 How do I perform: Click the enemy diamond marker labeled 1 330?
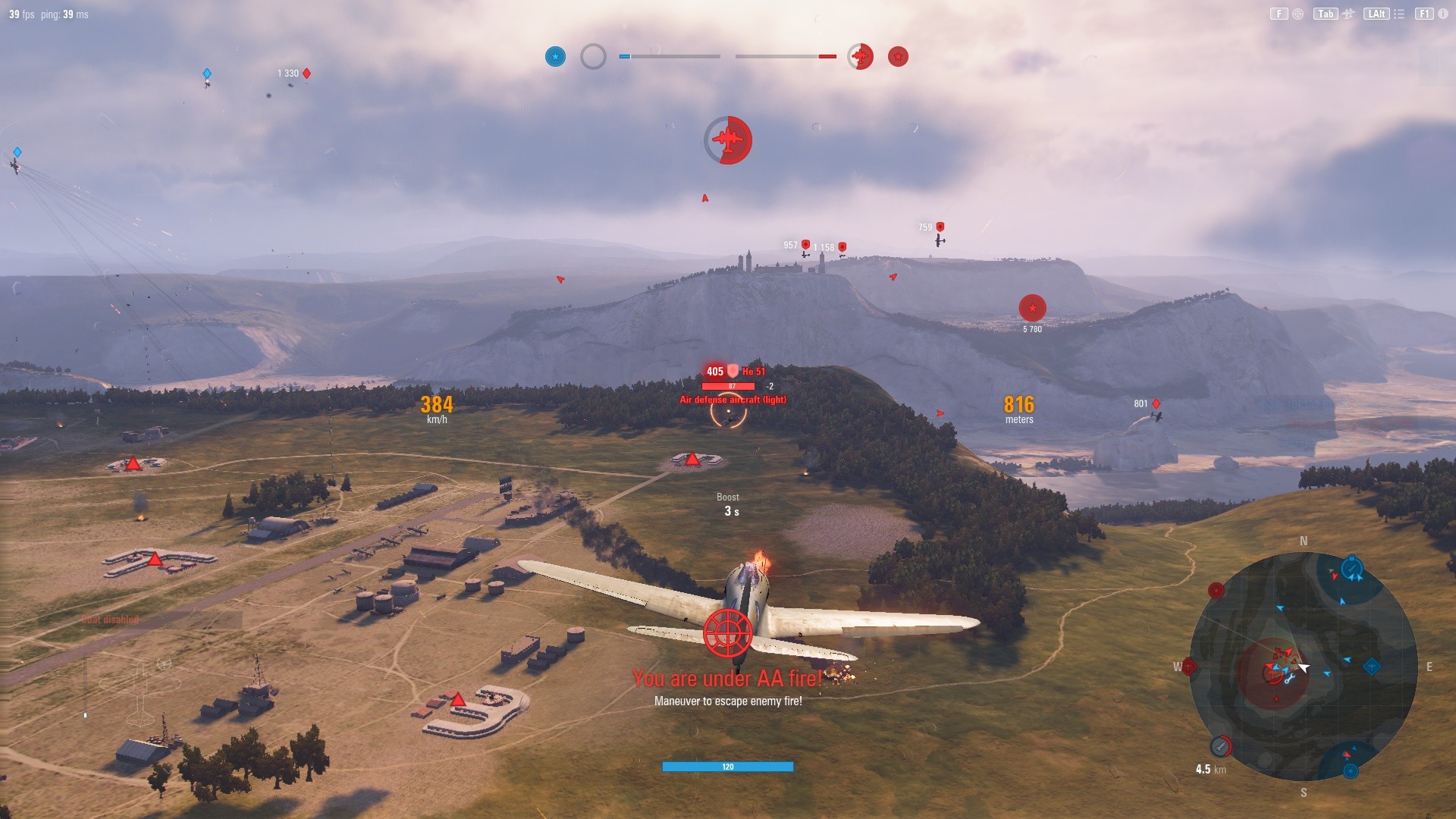(x=306, y=74)
